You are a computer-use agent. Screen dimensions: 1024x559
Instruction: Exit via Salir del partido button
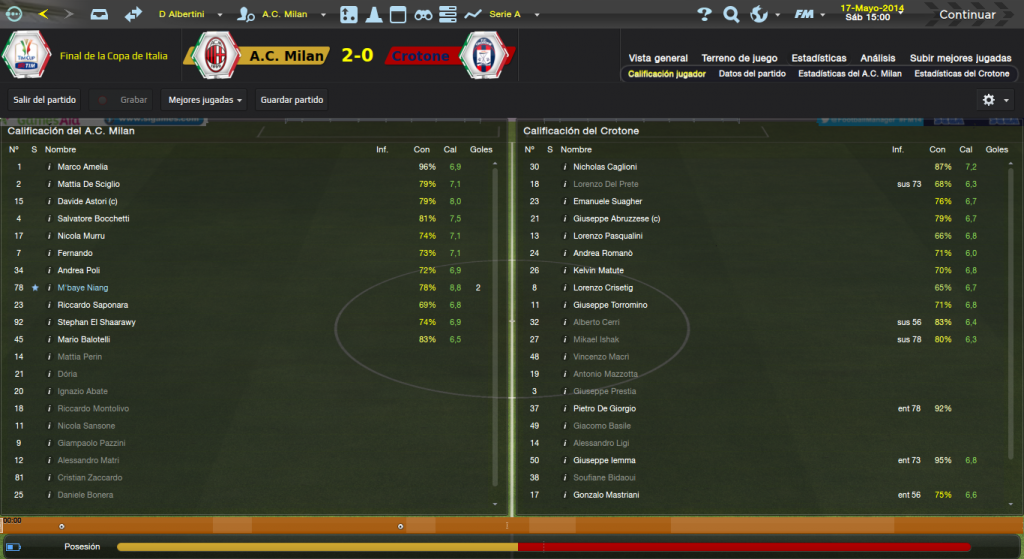click(x=42, y=100)
